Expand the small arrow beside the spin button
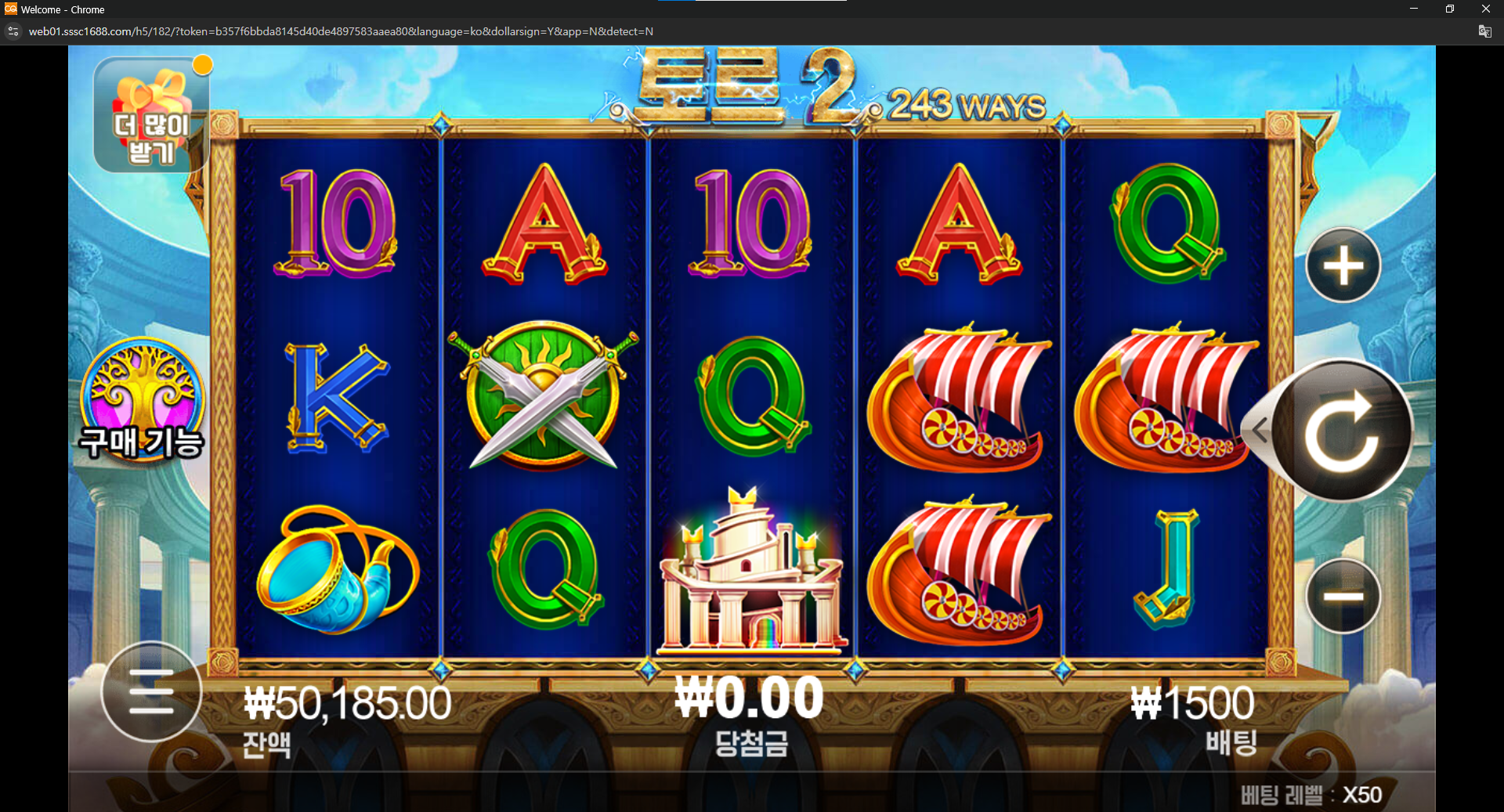The width and height of the screenshot is (1504, 812). point(1259,430)
